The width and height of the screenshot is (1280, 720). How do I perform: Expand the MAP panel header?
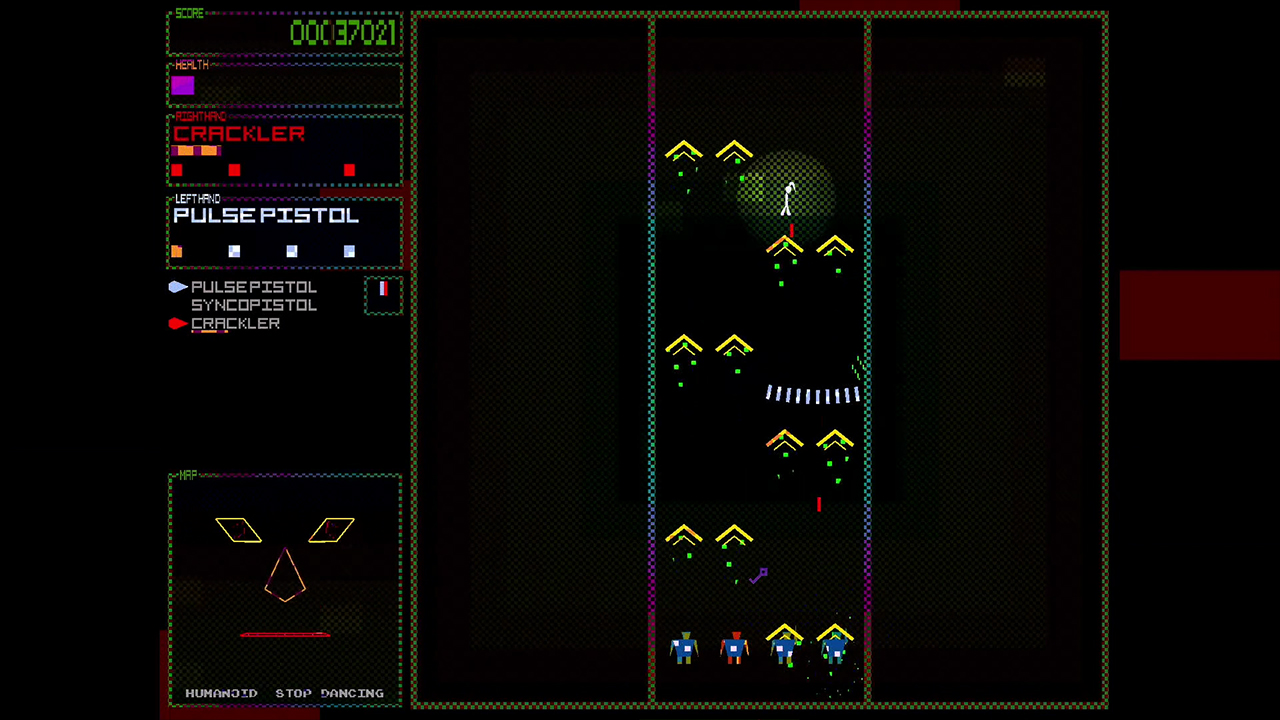pos(187,475)
